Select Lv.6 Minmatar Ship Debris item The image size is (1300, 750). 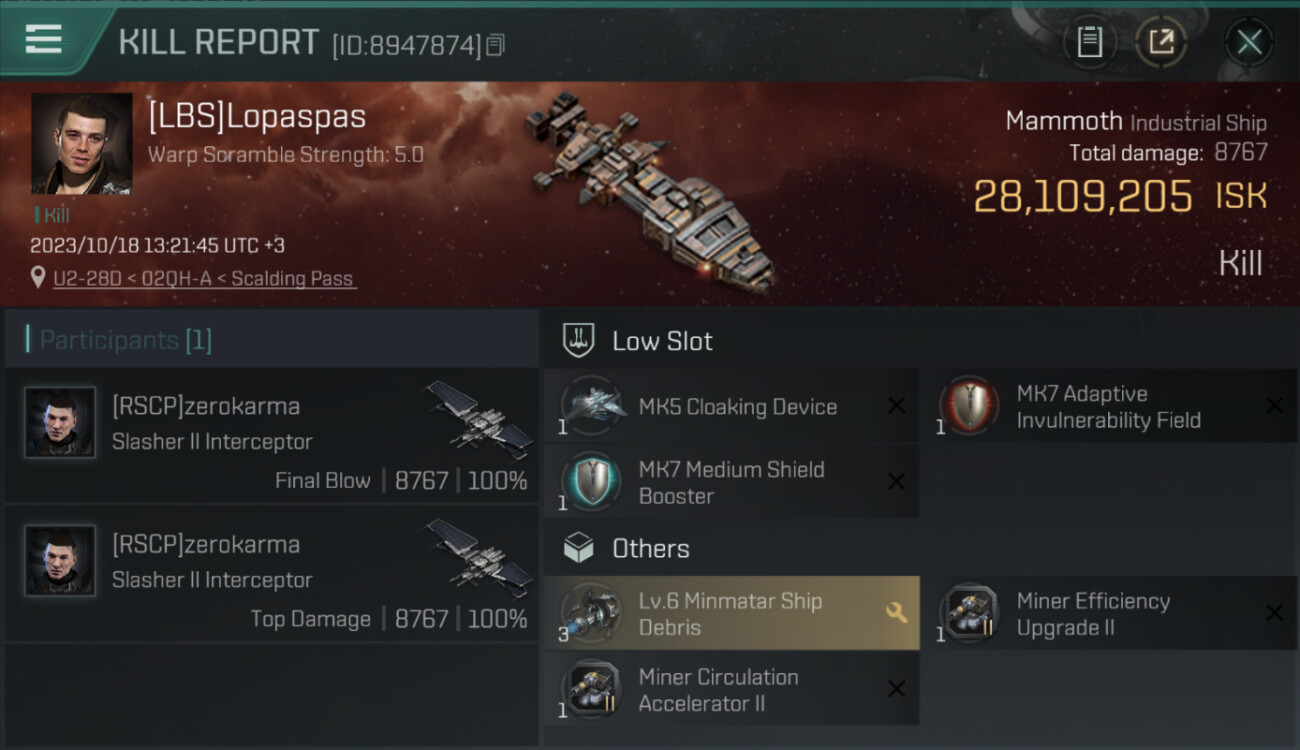coord(731,614)
